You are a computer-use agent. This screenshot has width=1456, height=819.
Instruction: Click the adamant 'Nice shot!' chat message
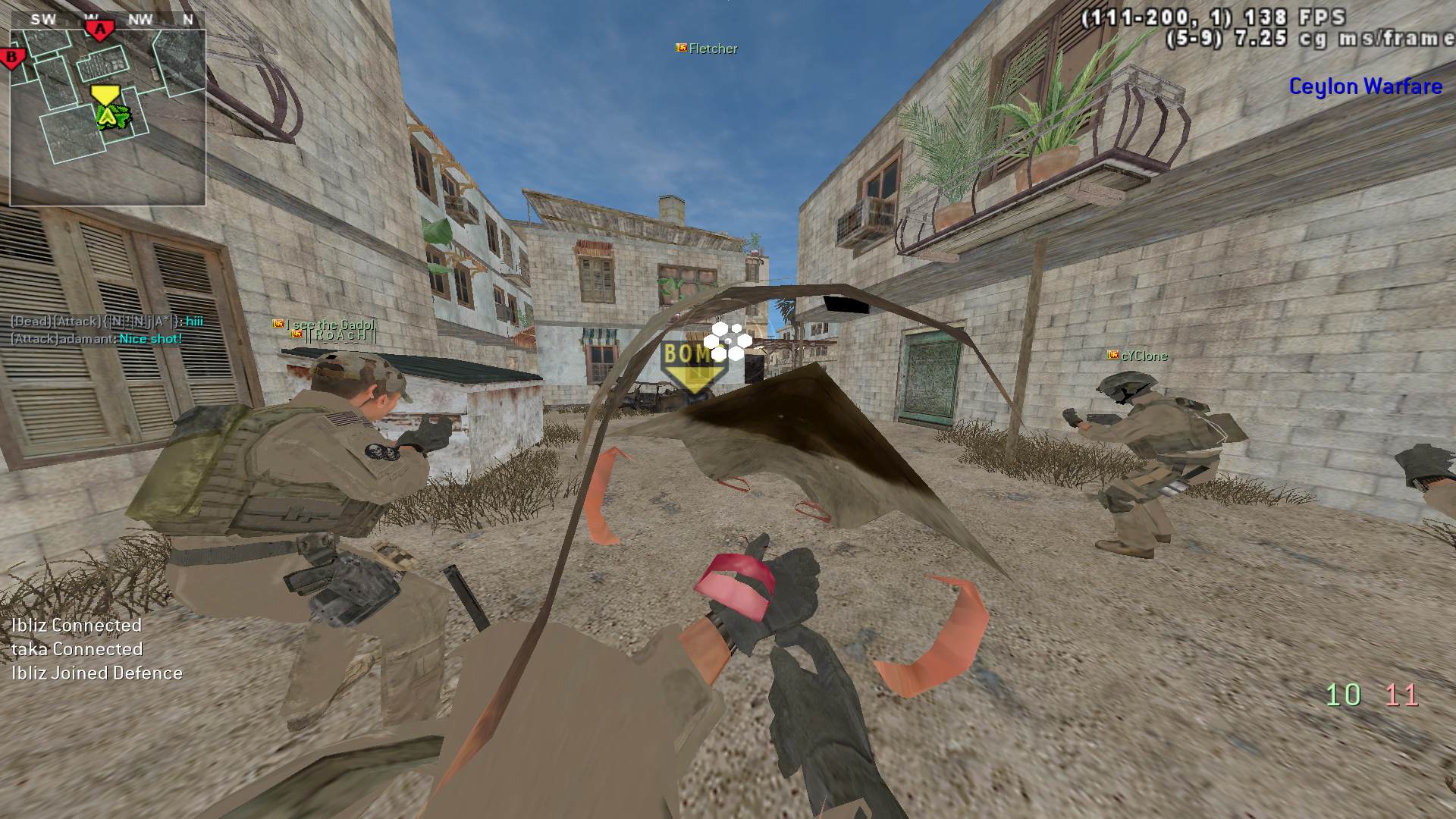[96, 339]
